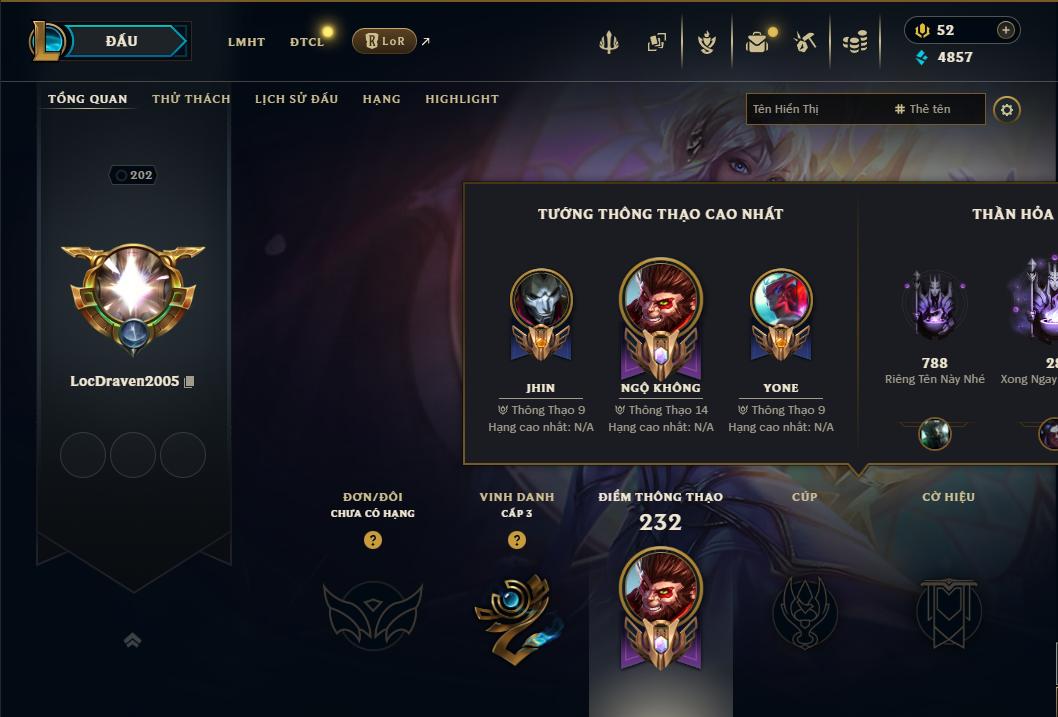Open the hammer crafting icon
Screen dimensions: 1058x717
(x=805, y=42)
